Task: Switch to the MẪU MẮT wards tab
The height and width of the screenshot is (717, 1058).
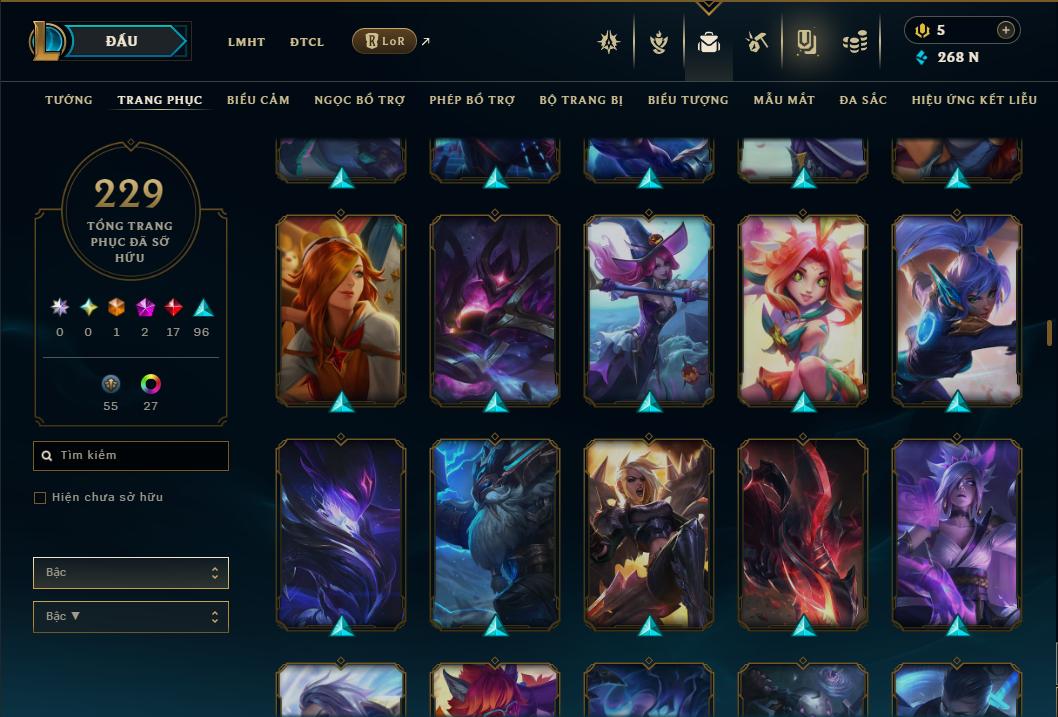Action: pos(784,100)
